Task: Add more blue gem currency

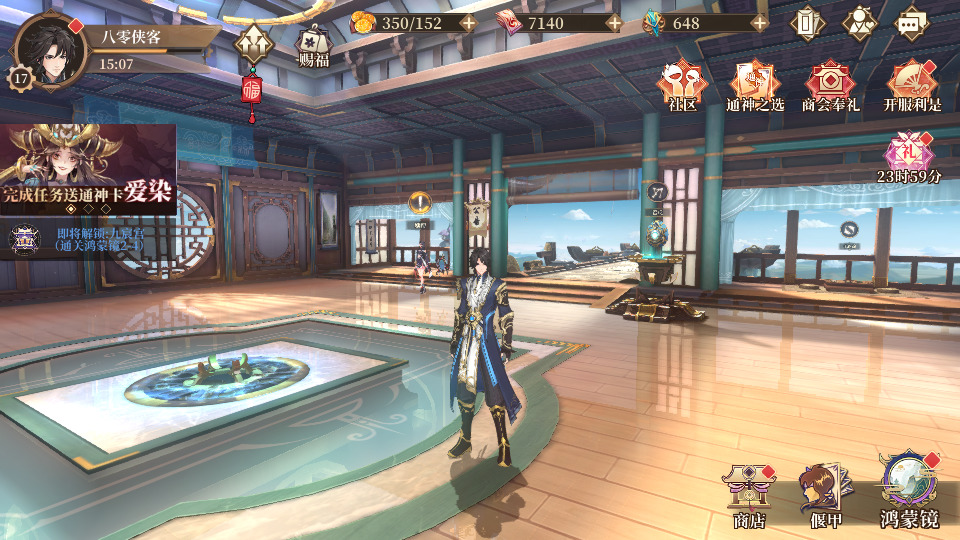Action: 759,22
